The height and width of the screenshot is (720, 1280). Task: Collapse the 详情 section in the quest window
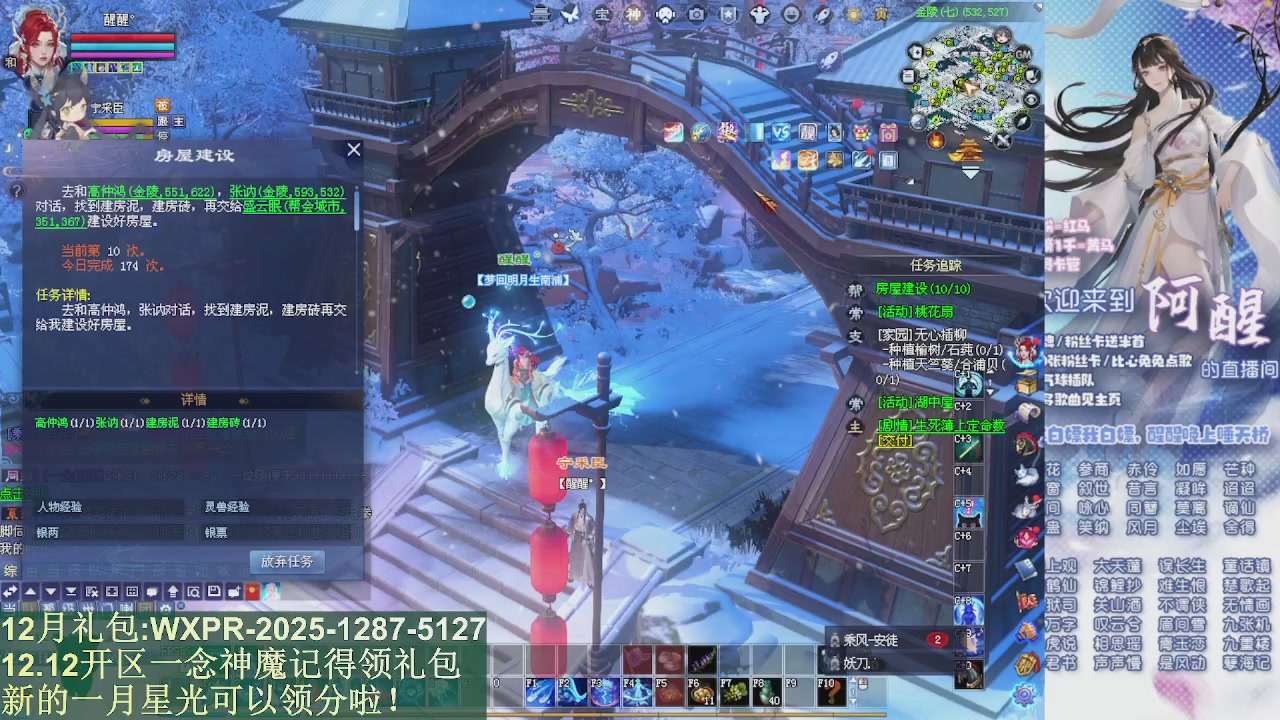pos(196,399)
